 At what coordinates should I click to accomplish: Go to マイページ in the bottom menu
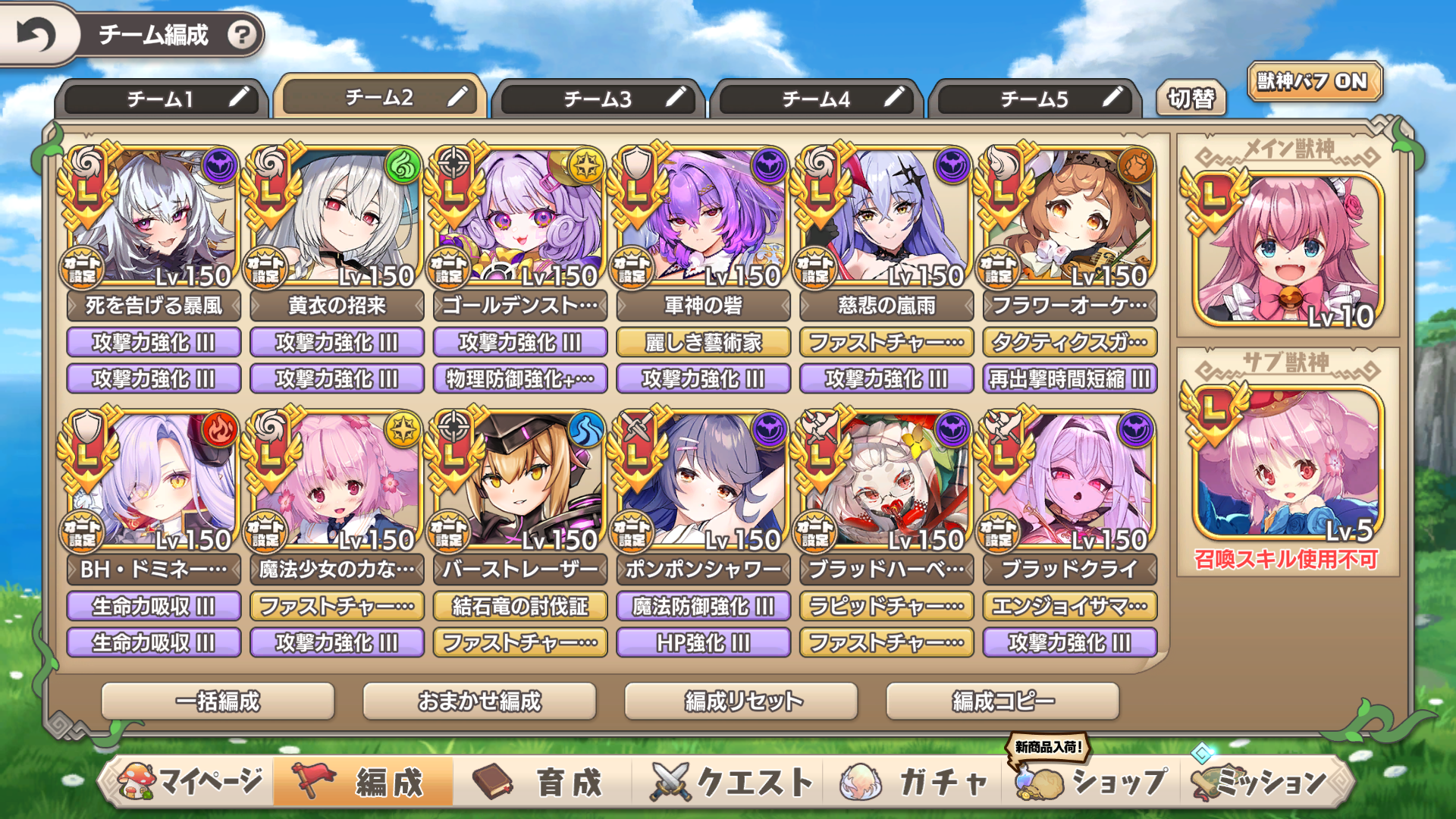tap(190, 781)
